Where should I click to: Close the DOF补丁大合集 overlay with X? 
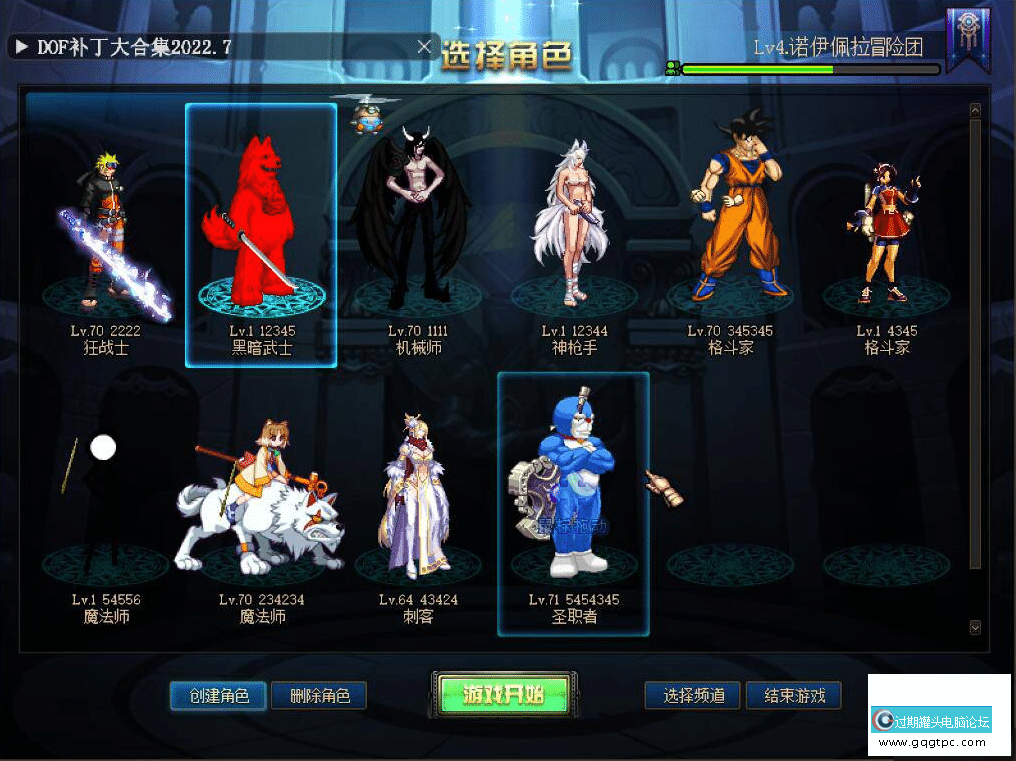pyautogui.click(x=424, y=46)
